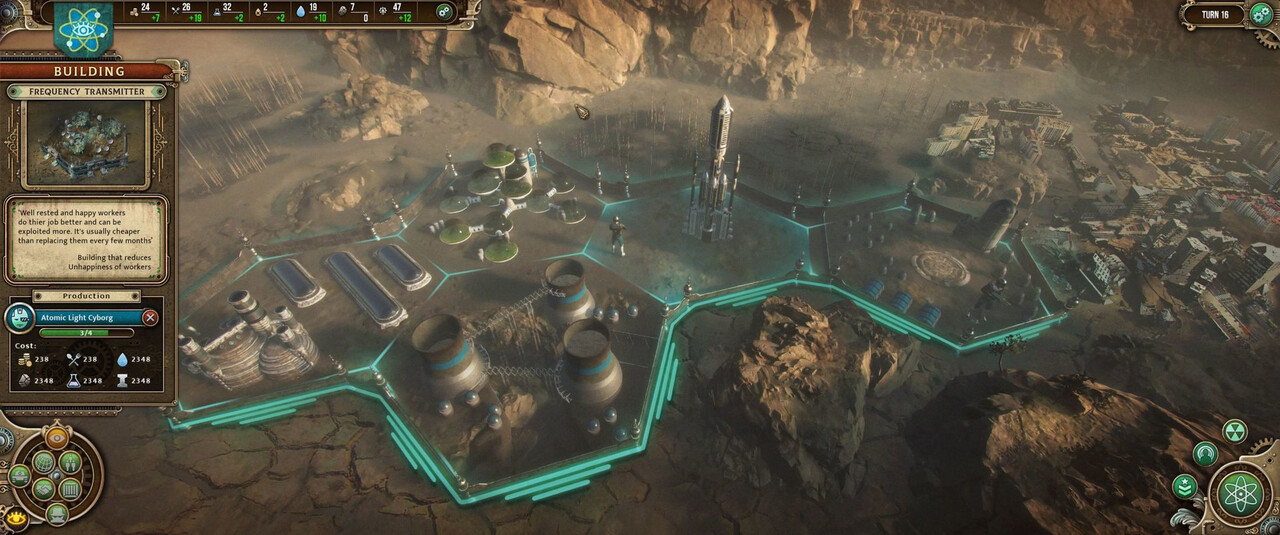Click the faction atom-eye banner emblem
Screen dimensions: 1280x535
point(82,29)
